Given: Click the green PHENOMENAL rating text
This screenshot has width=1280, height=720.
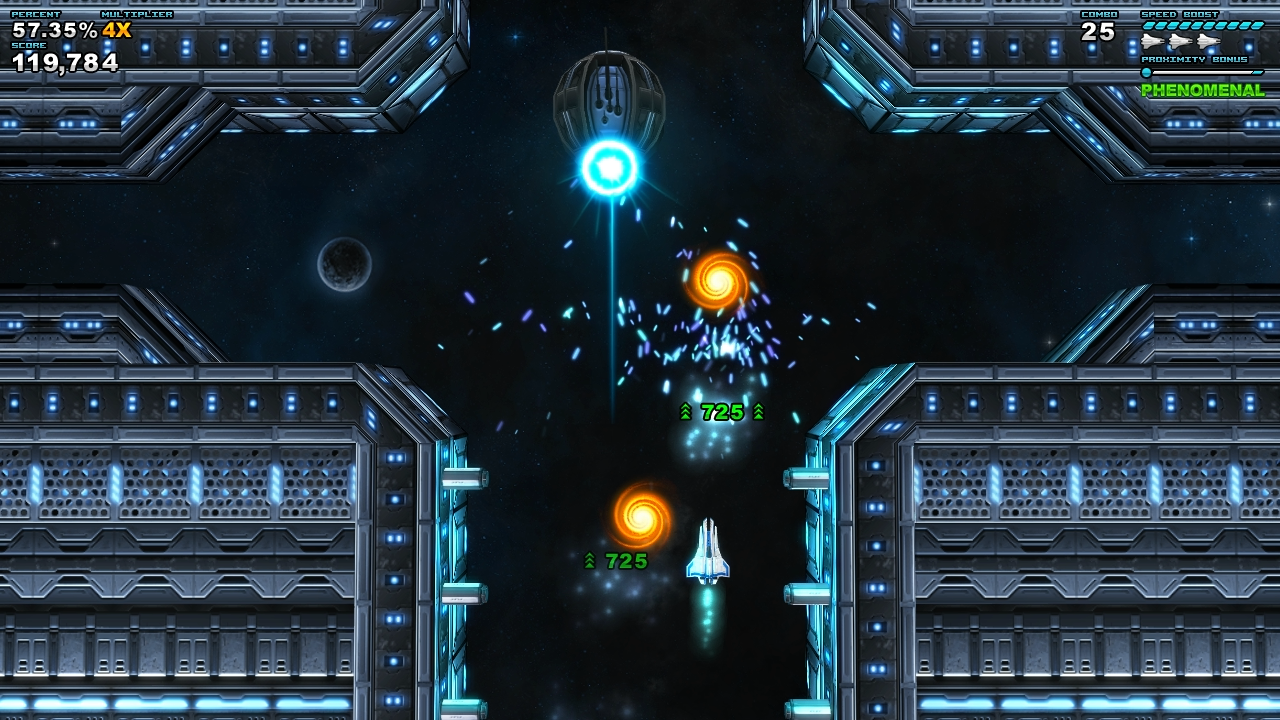Looking at the screenshot, I should coord(1203,90).
